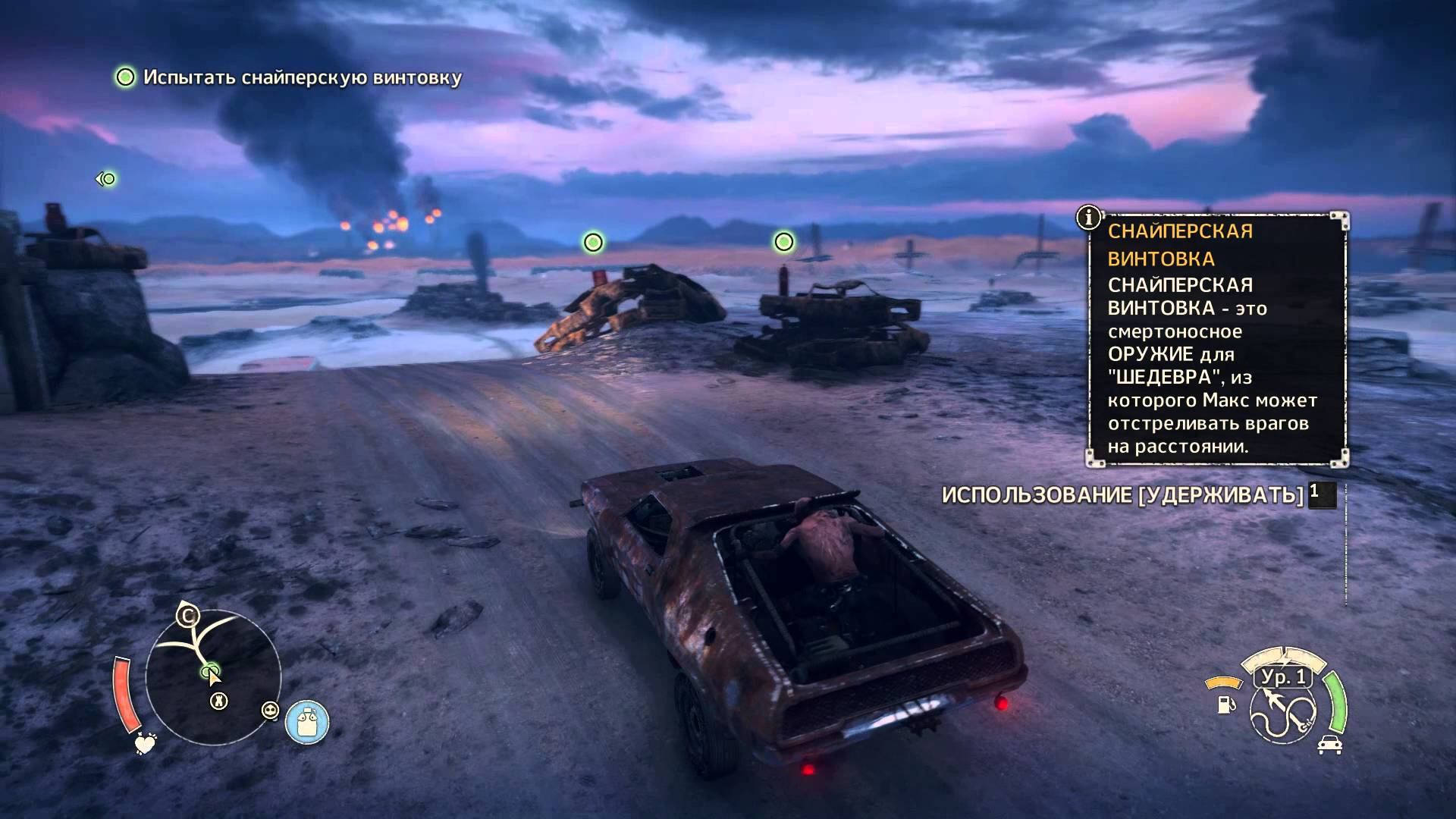Select the face marker on minimap edge
Screen dimensions: 1456x819
270,711
